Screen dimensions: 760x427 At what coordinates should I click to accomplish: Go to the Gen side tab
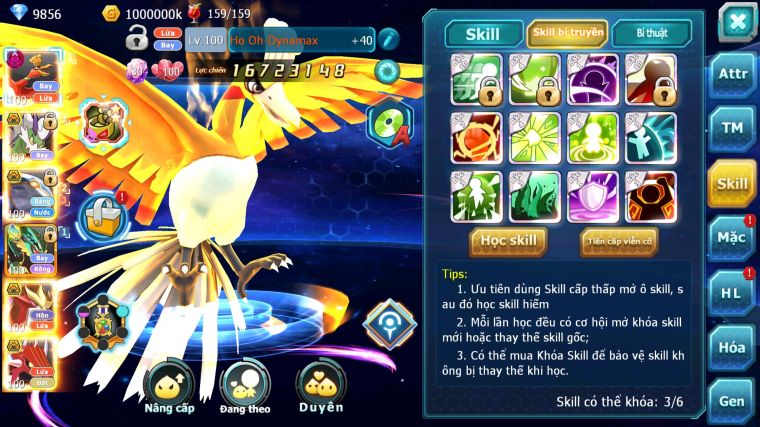tap(732, 400)
